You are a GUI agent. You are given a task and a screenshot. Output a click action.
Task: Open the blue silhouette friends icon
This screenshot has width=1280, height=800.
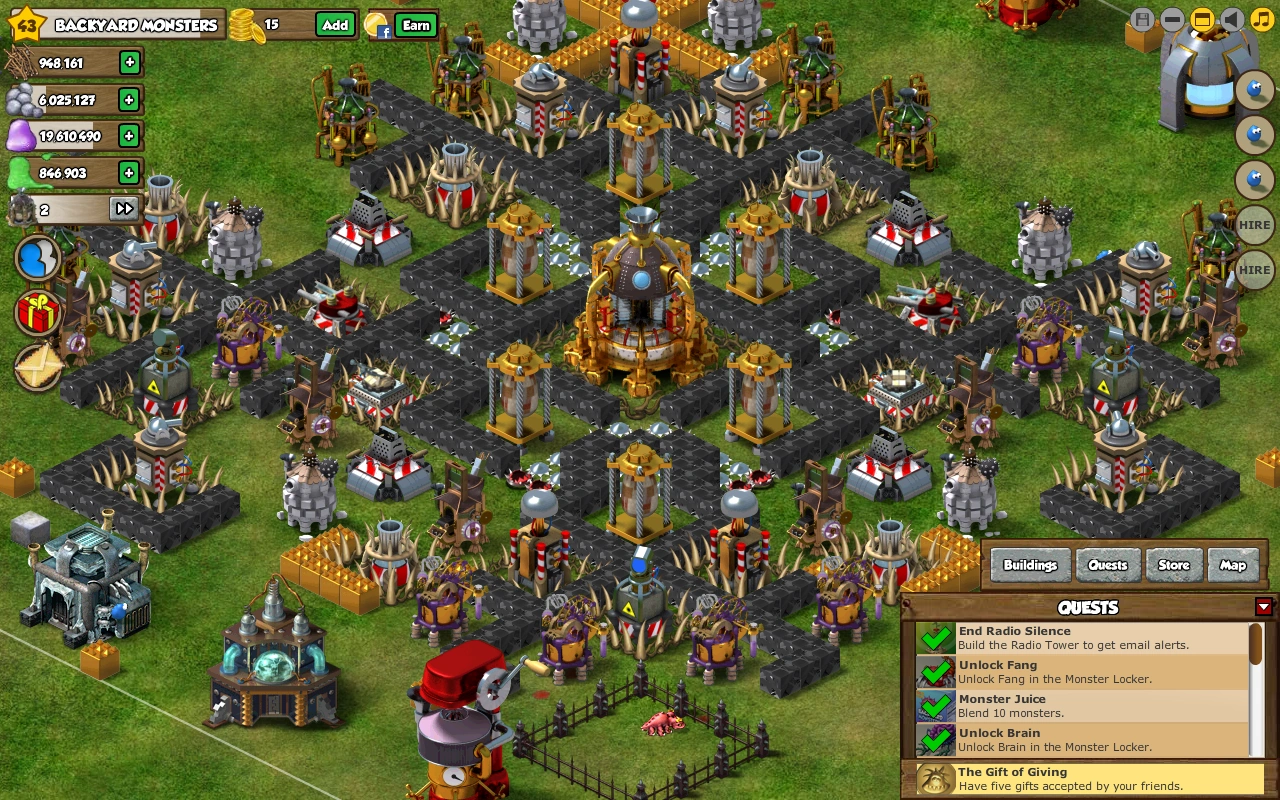[x=38, y=259]
